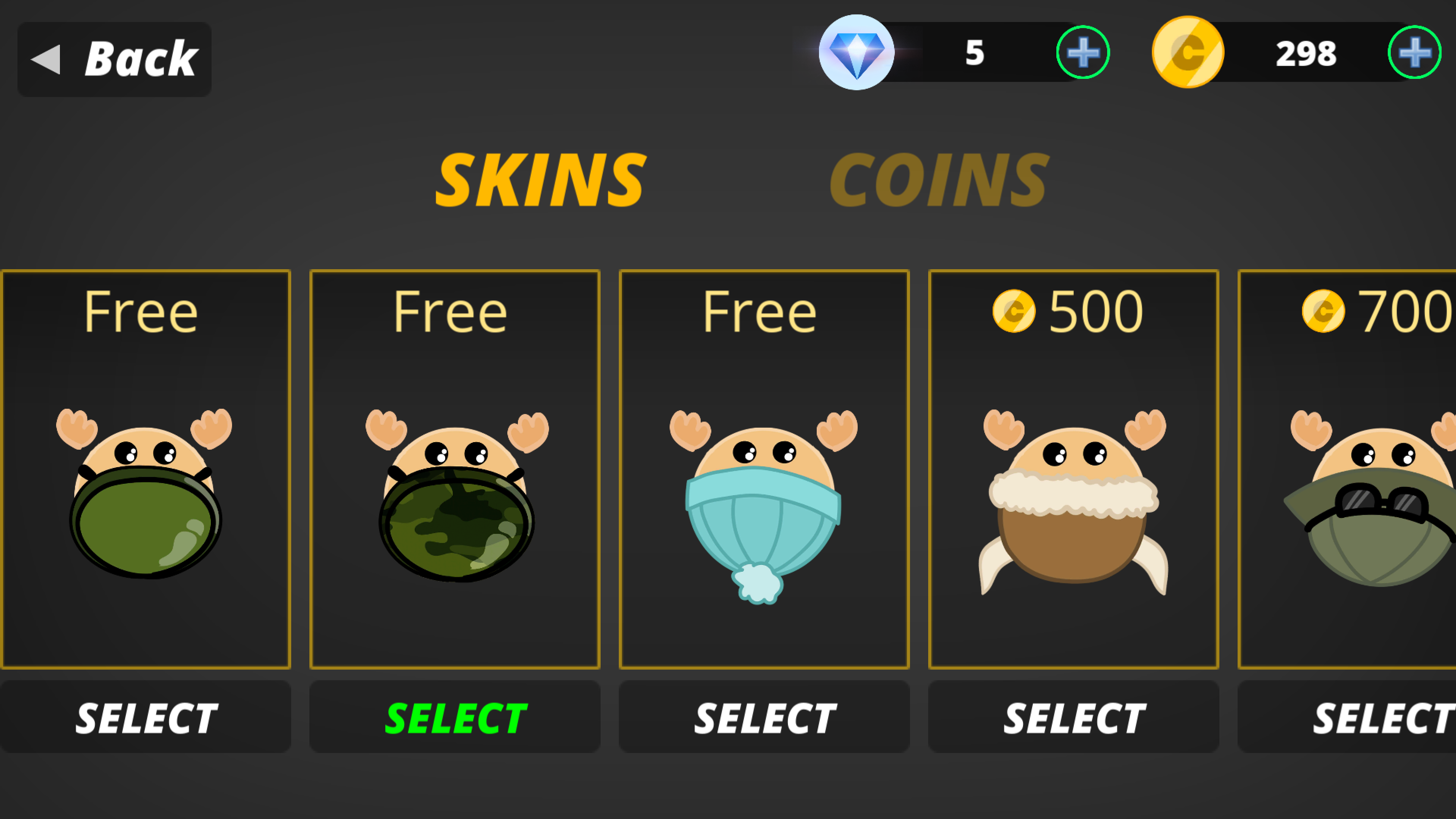
Task: Click the coin icon on the 700 price tag
Action: tap(1323, 311)
